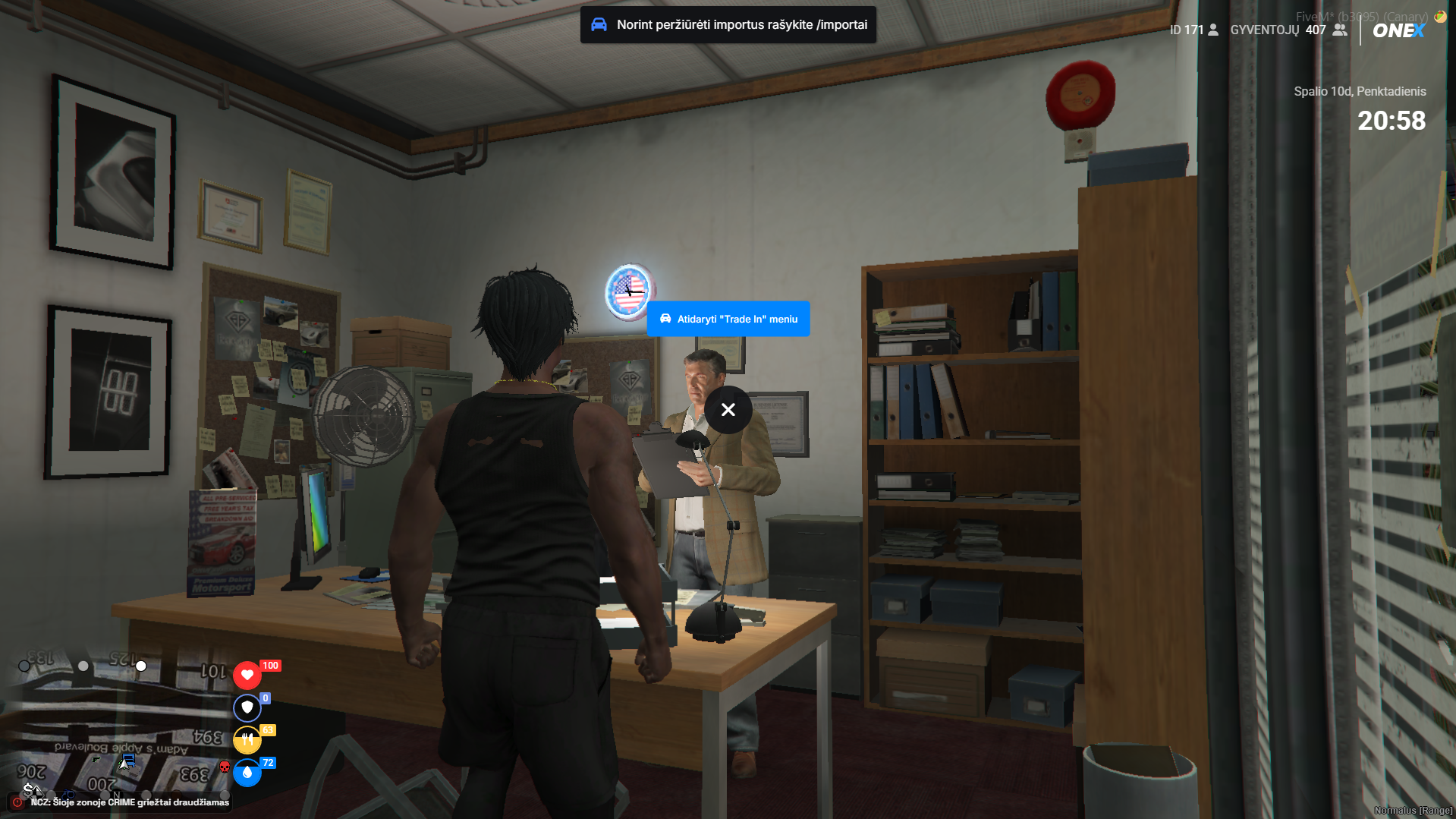Close the interaction prompt with X
This screenshot has height=819, width=1456.
click(728, 410)
